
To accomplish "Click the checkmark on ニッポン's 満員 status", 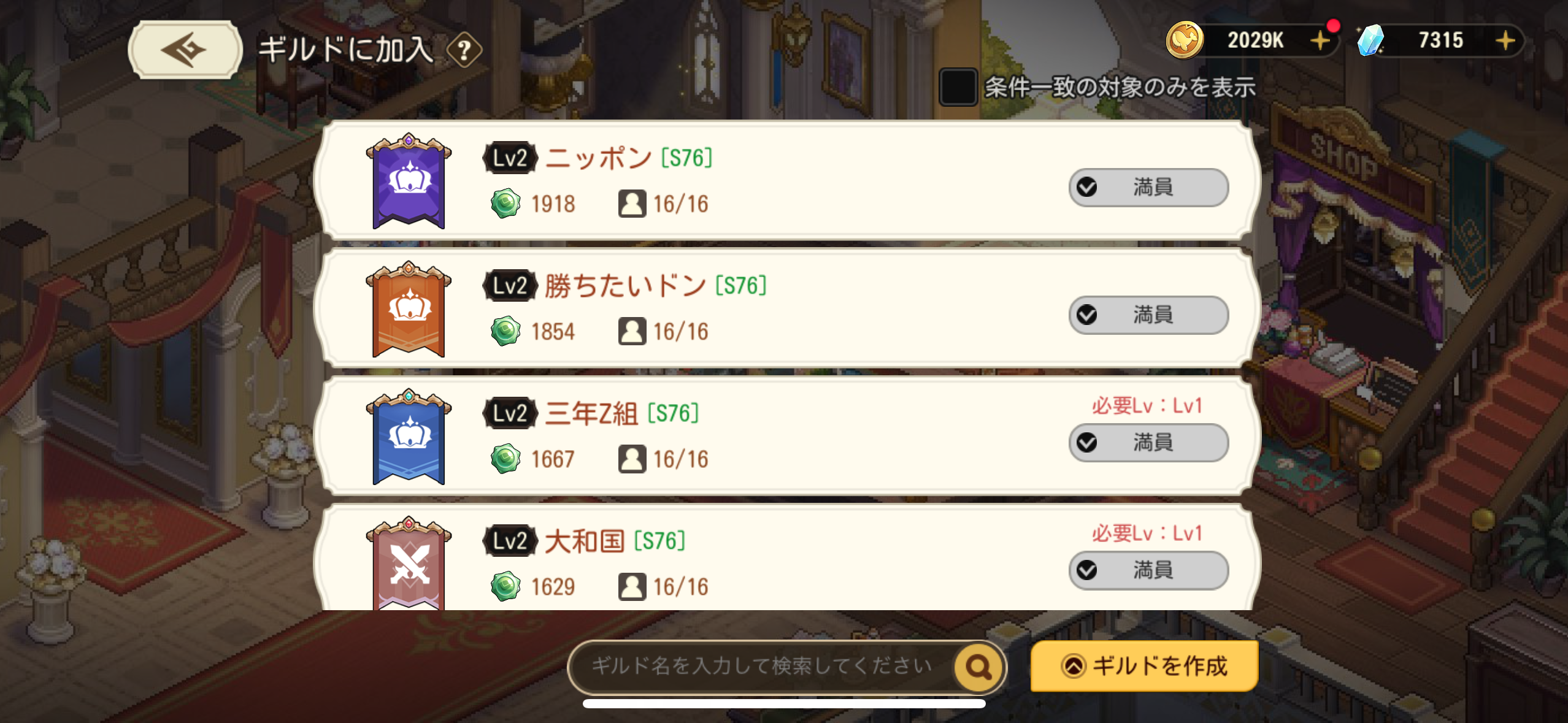I will pyautogui.click(x=1088, y=187).
